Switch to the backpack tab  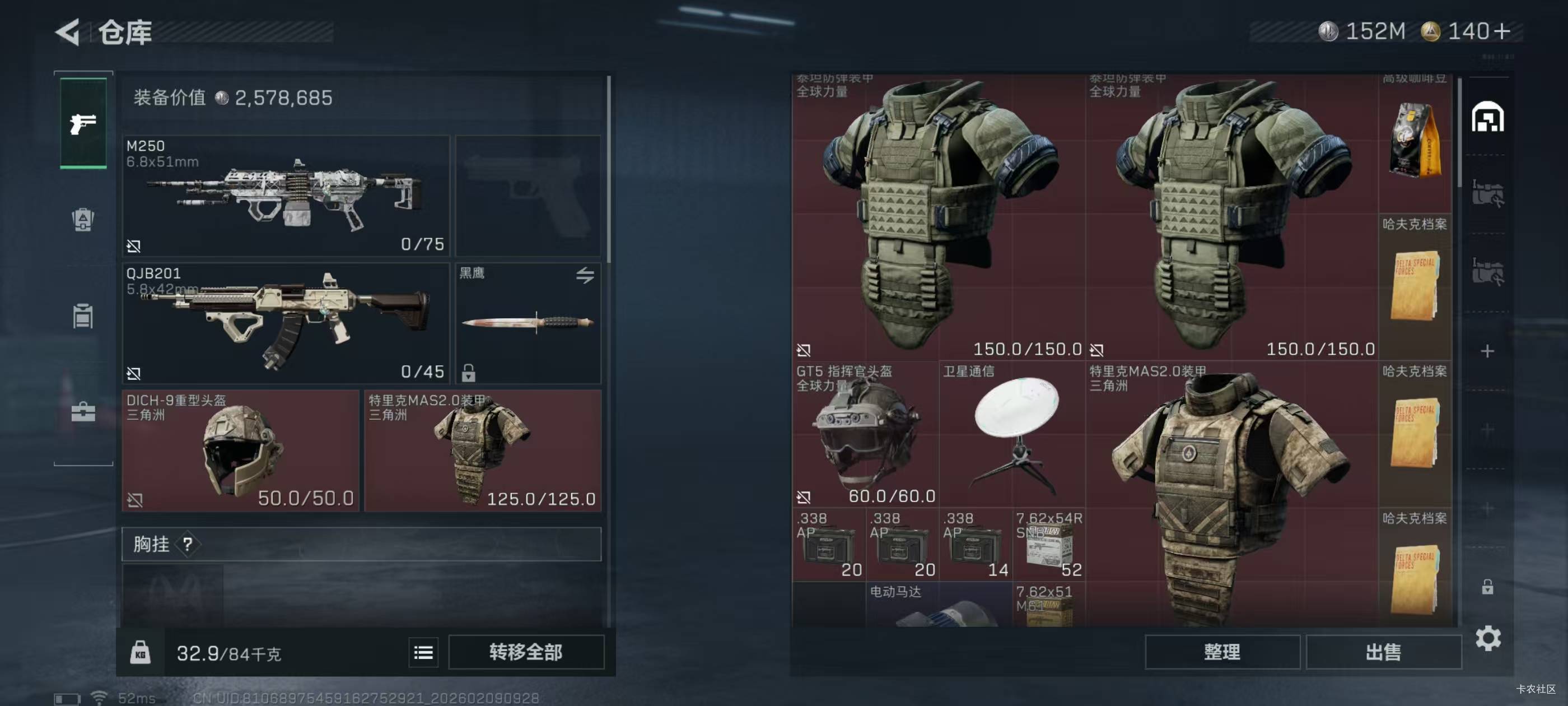coord(83,219)
